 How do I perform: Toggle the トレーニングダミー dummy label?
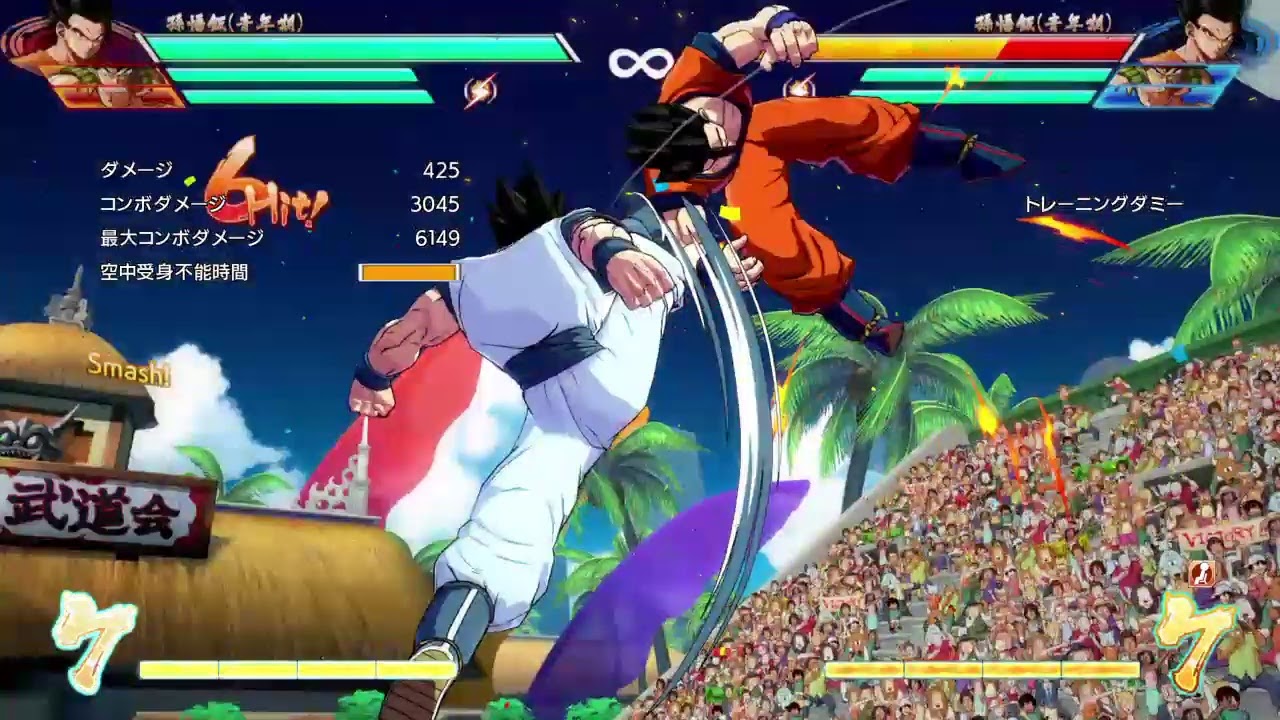coord(1105,200)
